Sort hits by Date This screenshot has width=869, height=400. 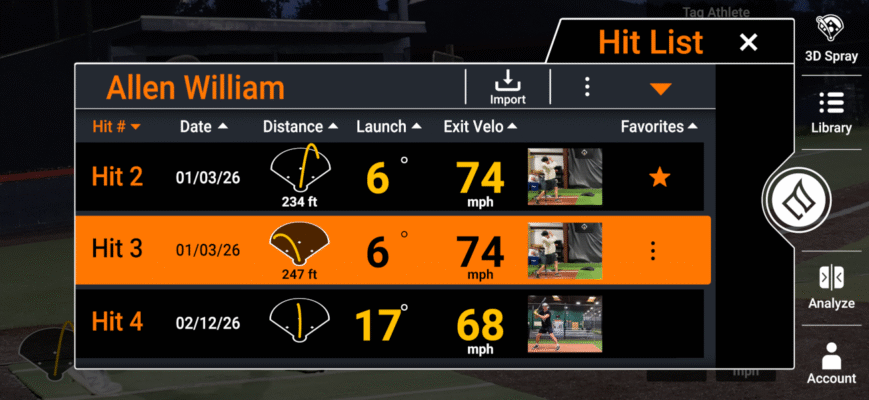pos(203,127)
